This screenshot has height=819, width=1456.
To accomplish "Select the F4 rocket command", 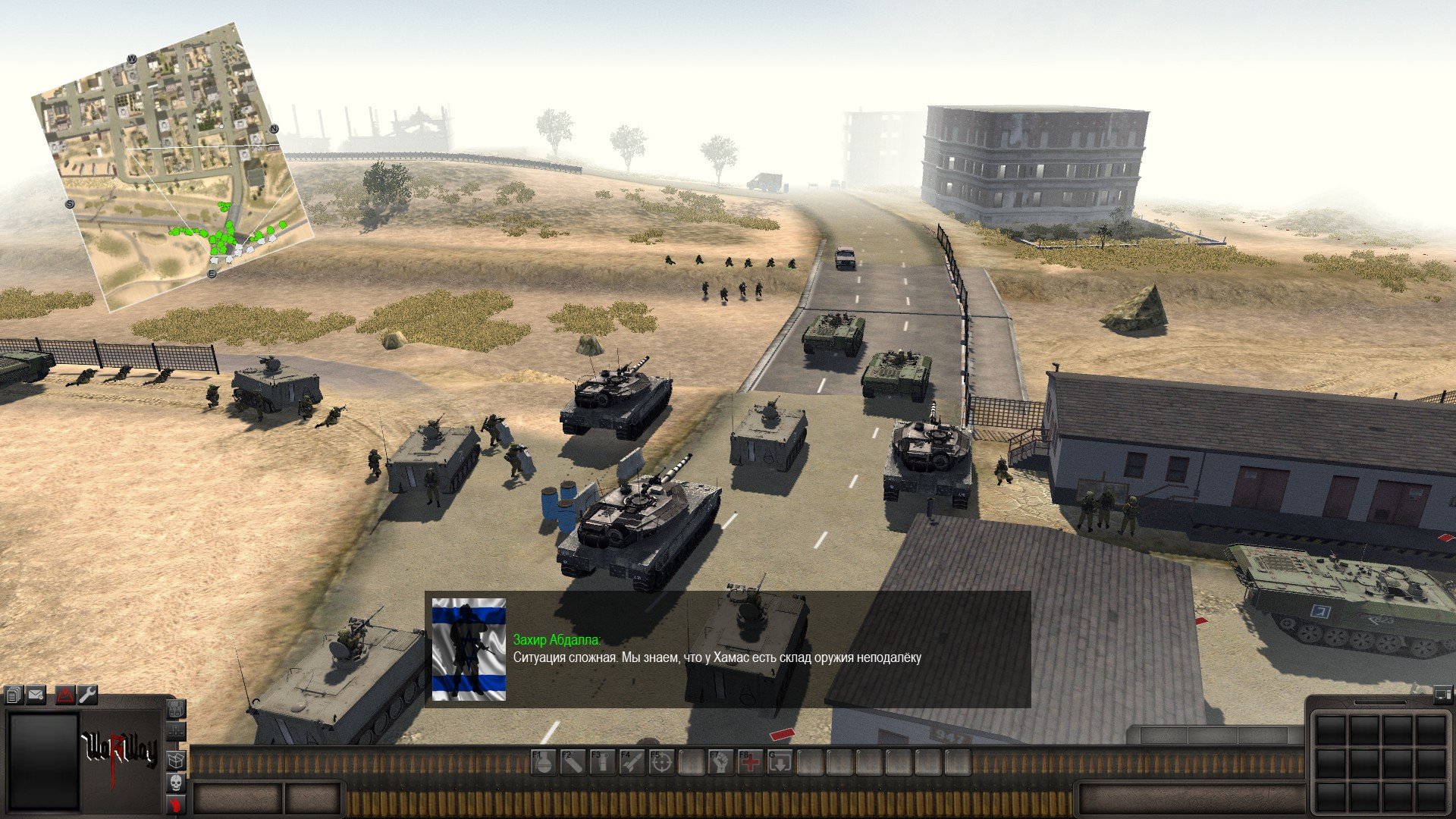I will click(x=632, y=762).
